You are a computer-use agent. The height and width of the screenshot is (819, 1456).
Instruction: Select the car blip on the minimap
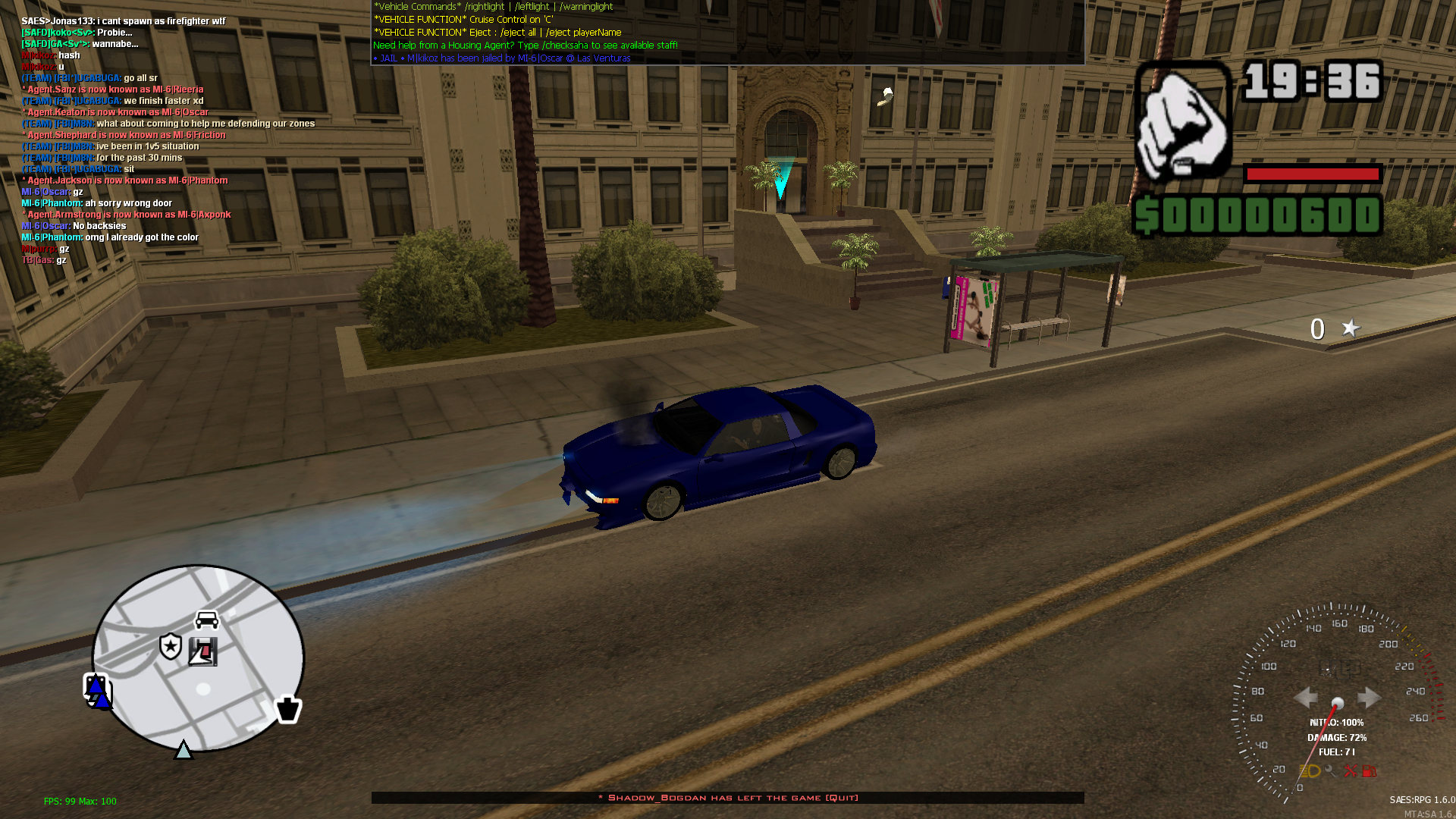[207, 620]
